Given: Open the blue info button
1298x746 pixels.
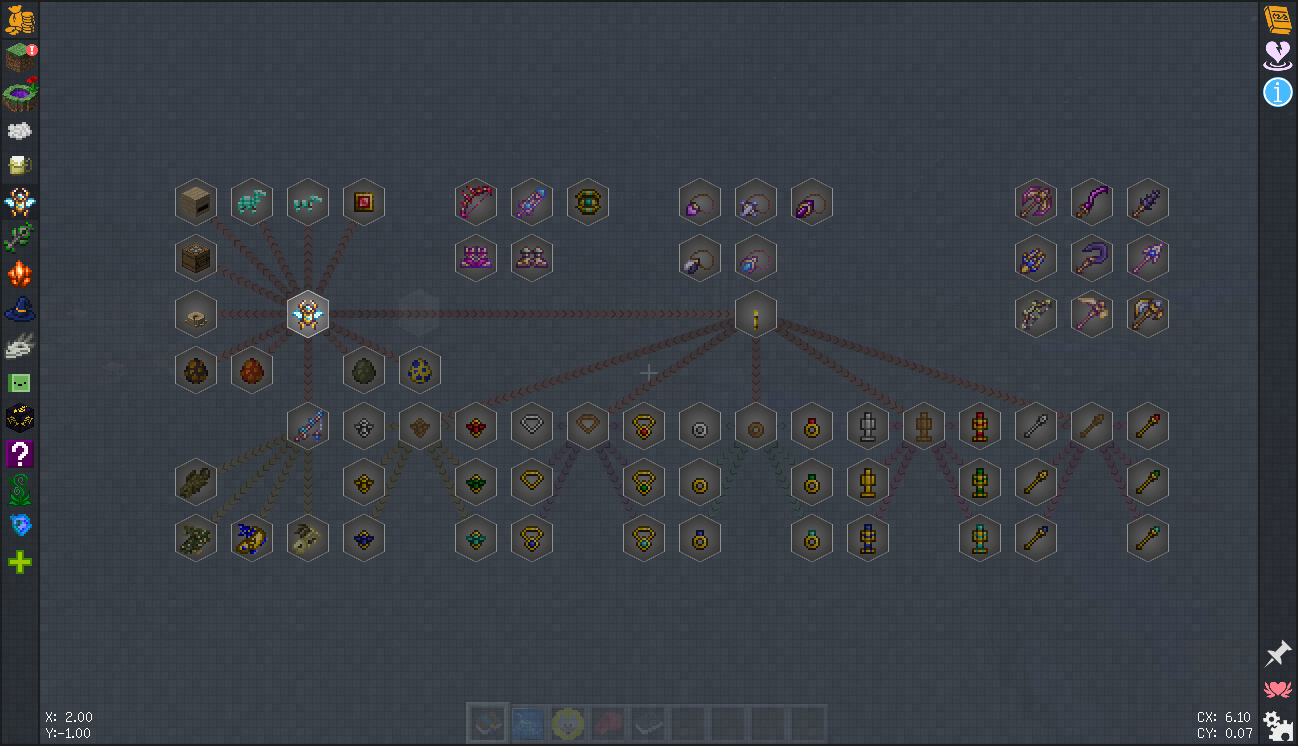Looking at the screenshot, I should (x=1278, y=93).
